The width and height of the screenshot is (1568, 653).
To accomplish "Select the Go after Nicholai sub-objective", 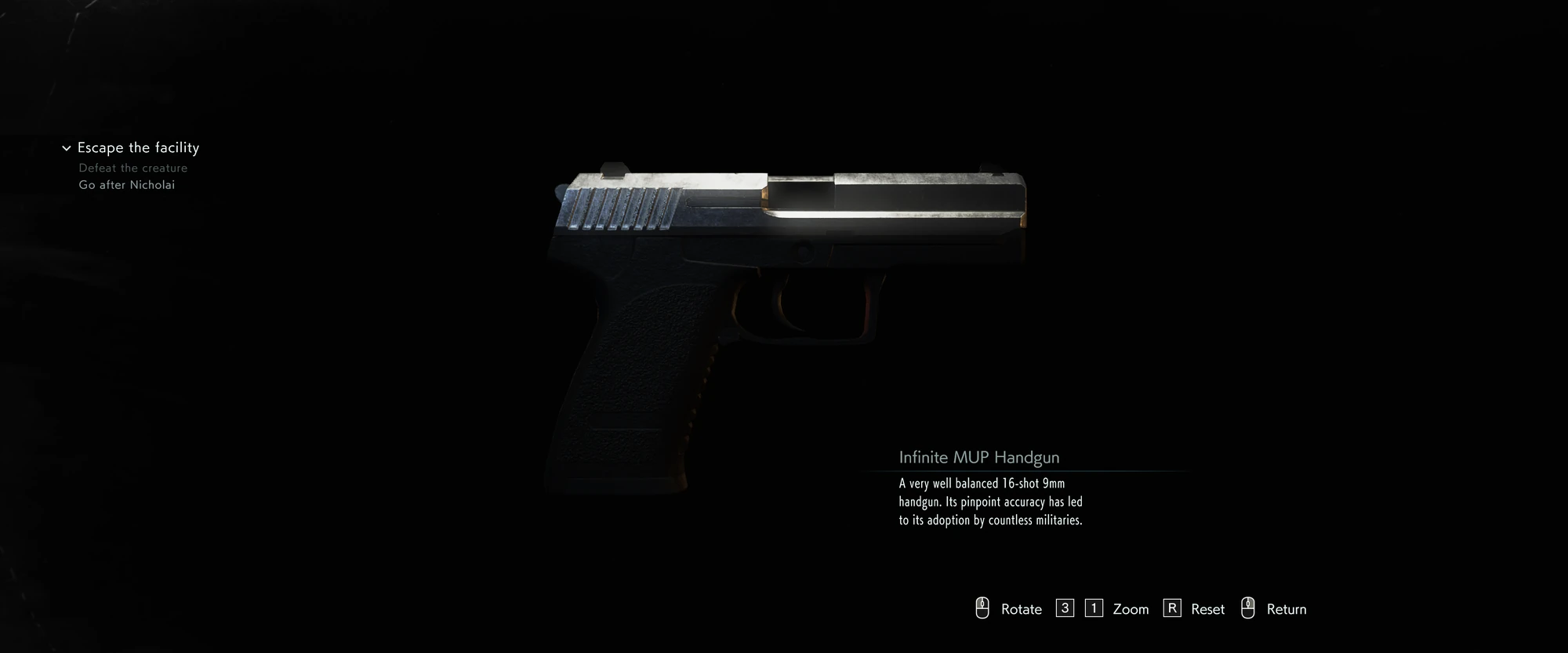I will pyautogui.click(x=127, y=185).
